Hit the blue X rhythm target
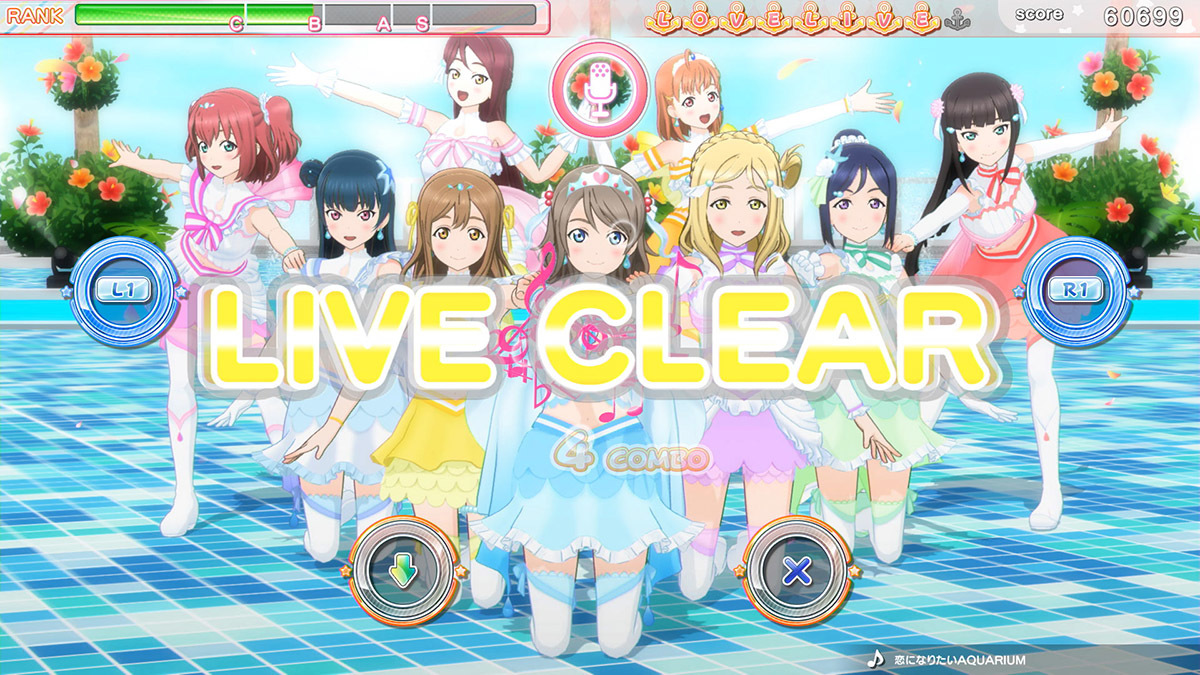Screen dimensions: 1200x675 click(796, 571)
